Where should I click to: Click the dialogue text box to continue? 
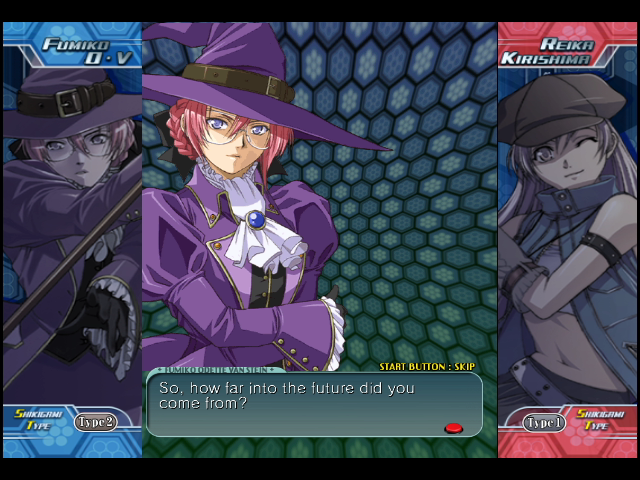(313, 404)
